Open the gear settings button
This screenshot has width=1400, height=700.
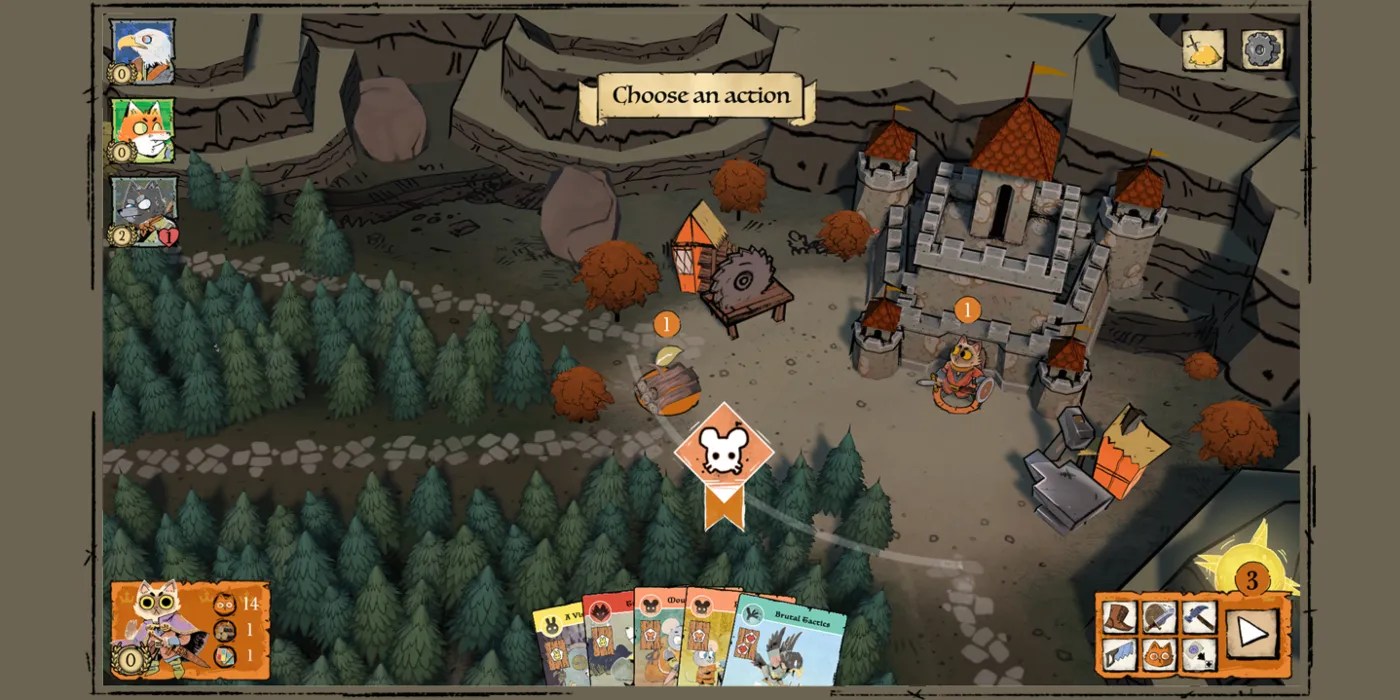[1262, 50]
